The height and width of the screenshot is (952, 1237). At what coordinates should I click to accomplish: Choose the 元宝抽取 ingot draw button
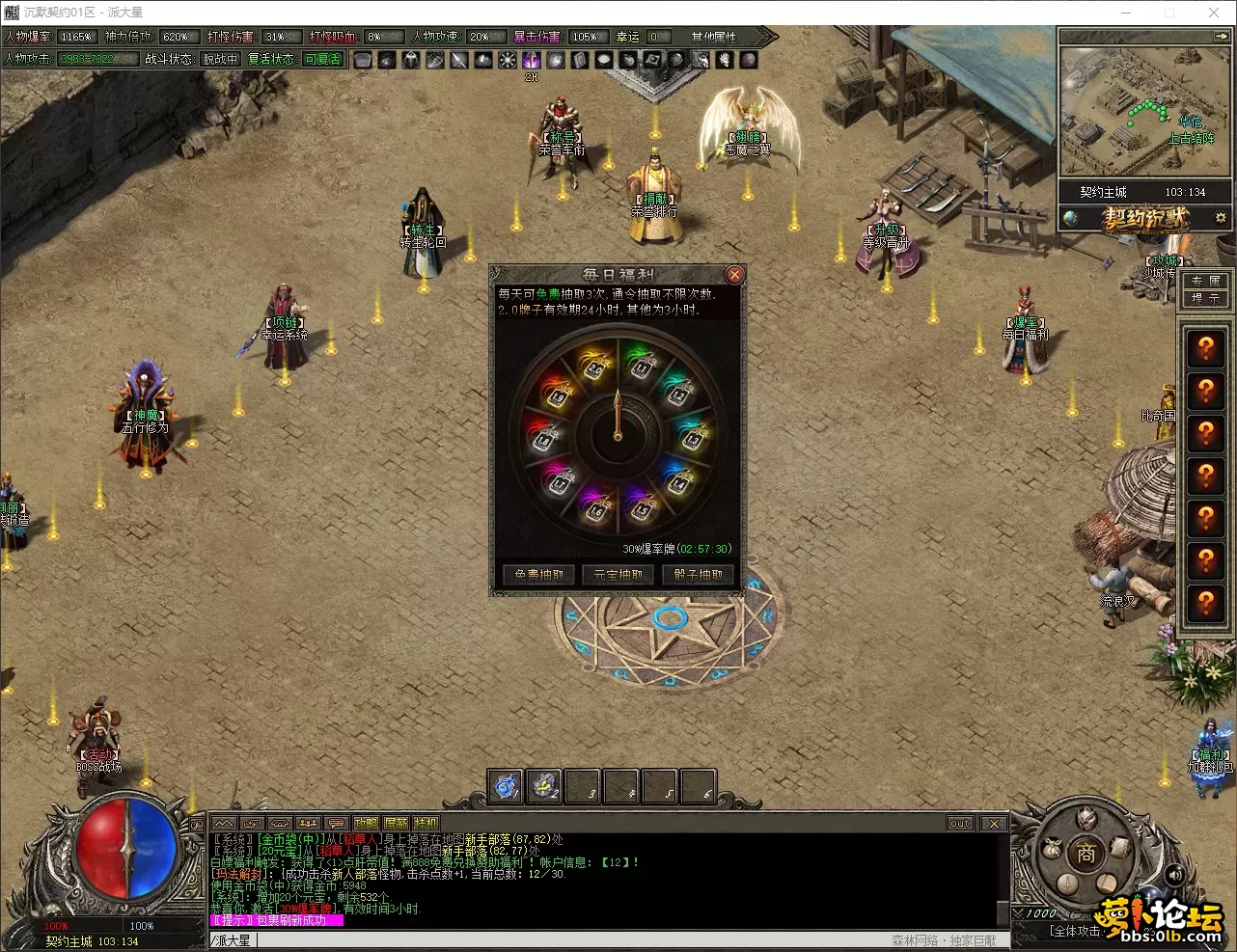618,575
